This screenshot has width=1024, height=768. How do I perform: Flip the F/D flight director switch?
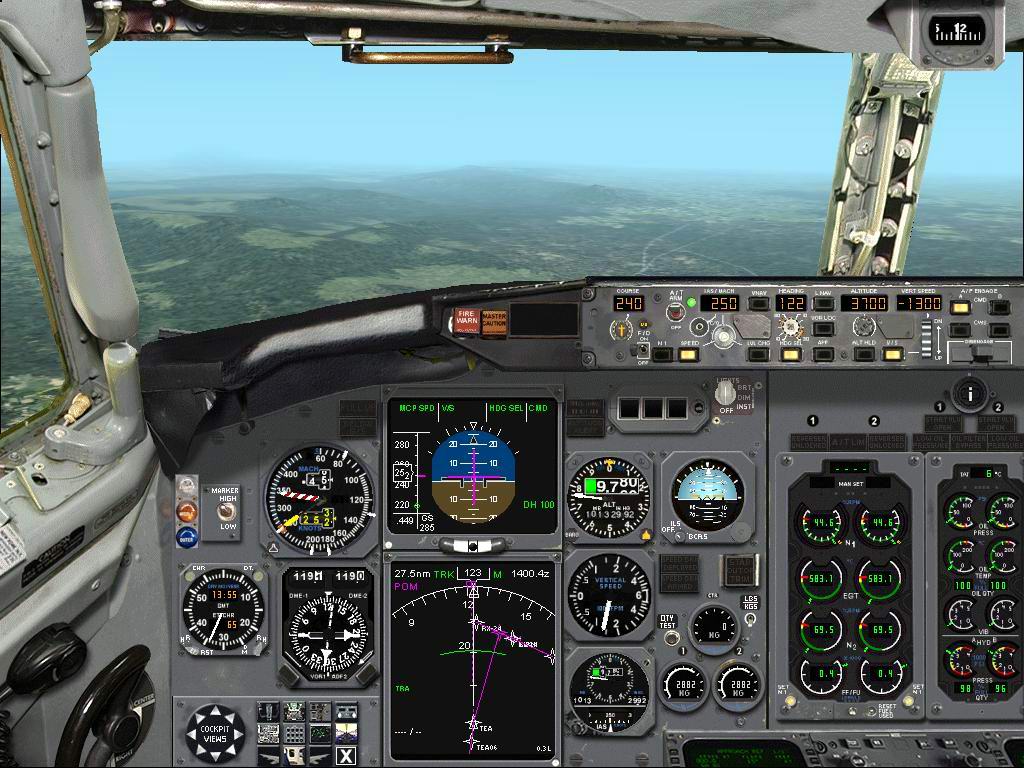(643, 349)
